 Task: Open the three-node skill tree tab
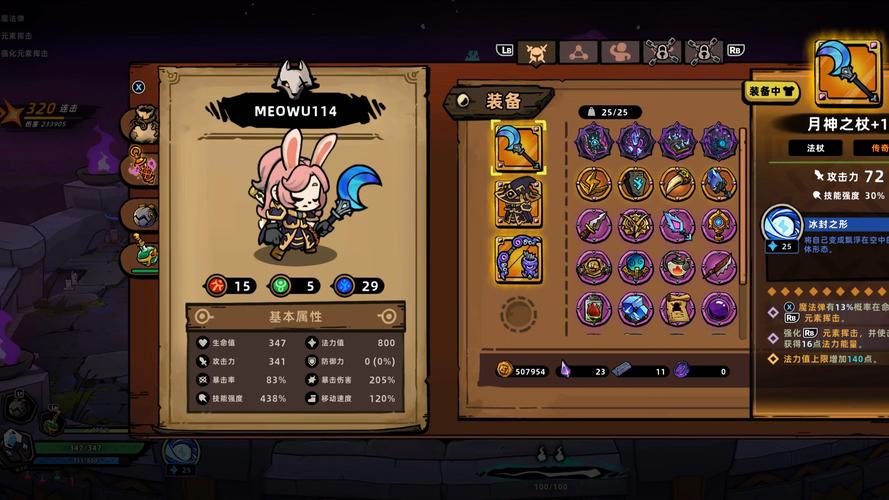click(578, 53)
